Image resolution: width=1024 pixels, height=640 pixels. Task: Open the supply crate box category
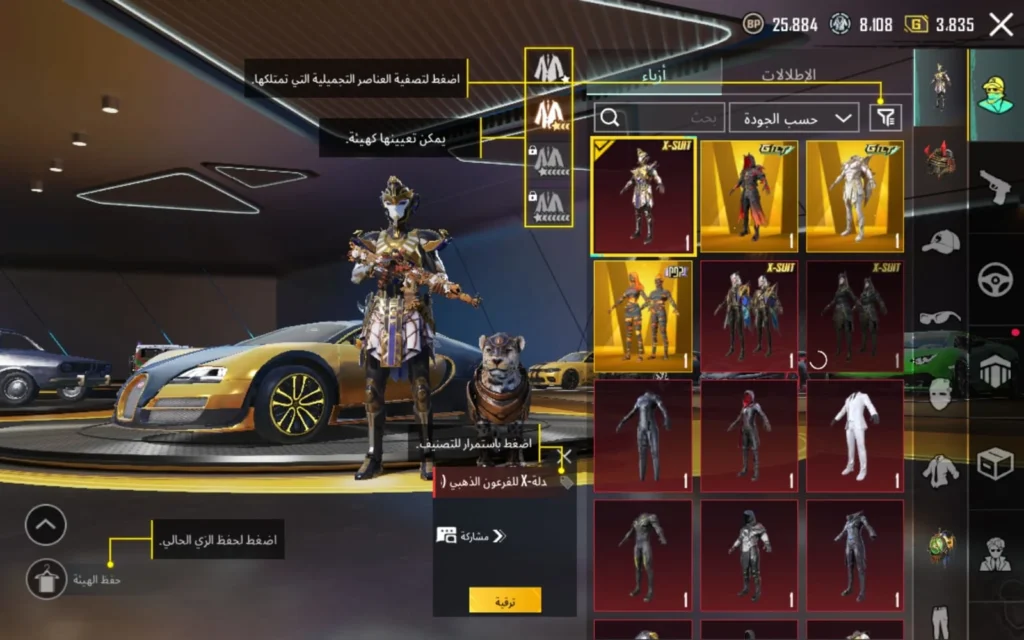(995, 462)
